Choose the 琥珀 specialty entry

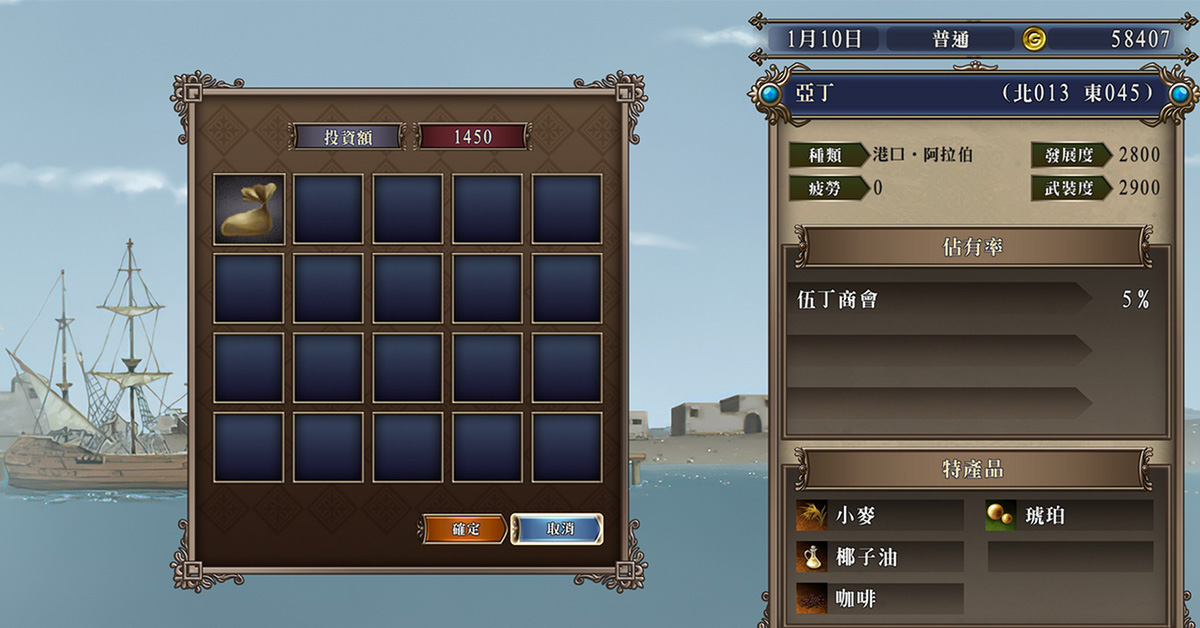click(1070, 516)
